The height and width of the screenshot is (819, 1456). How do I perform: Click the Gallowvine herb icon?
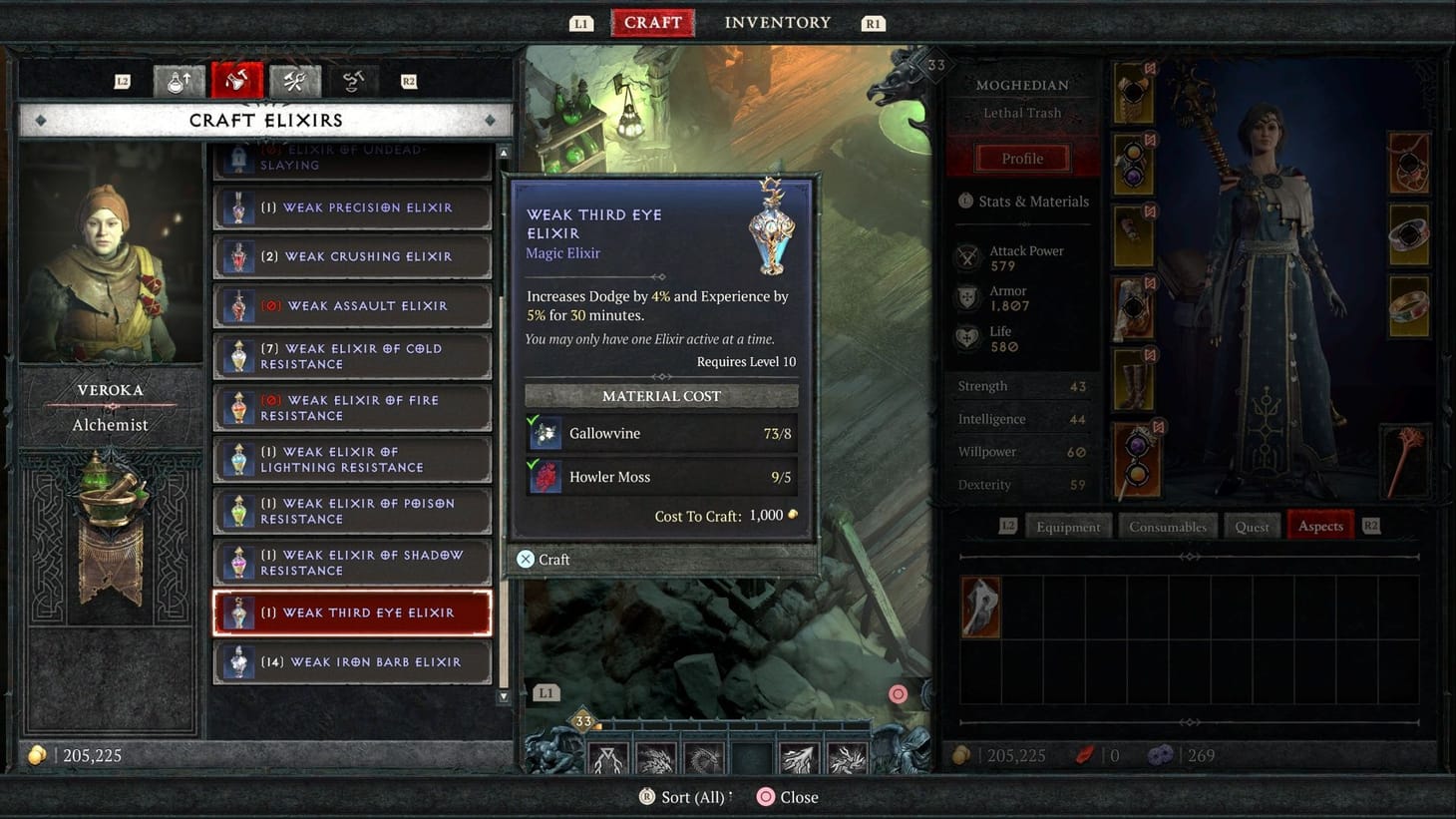tap(544, 433)
